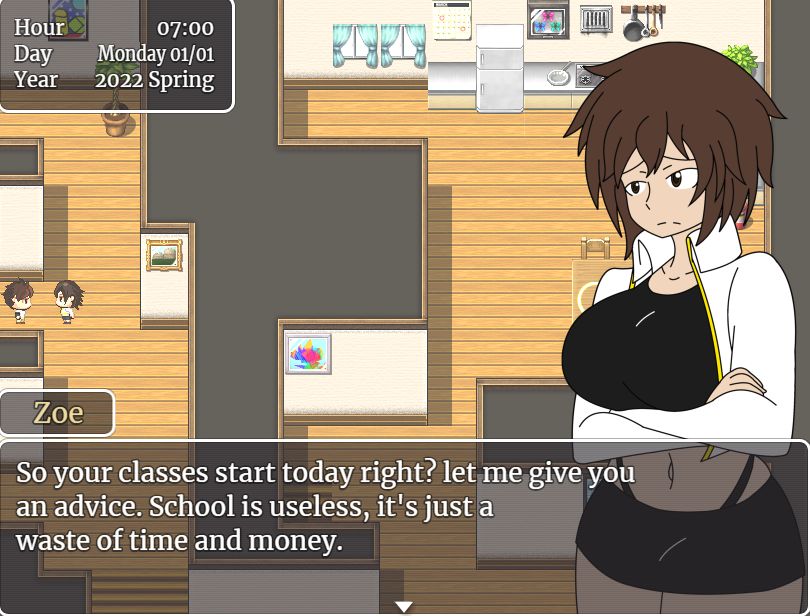Advance dialogue with the white continue arrow
Viewport: 810px width, 616px height.
click(403, 606)
